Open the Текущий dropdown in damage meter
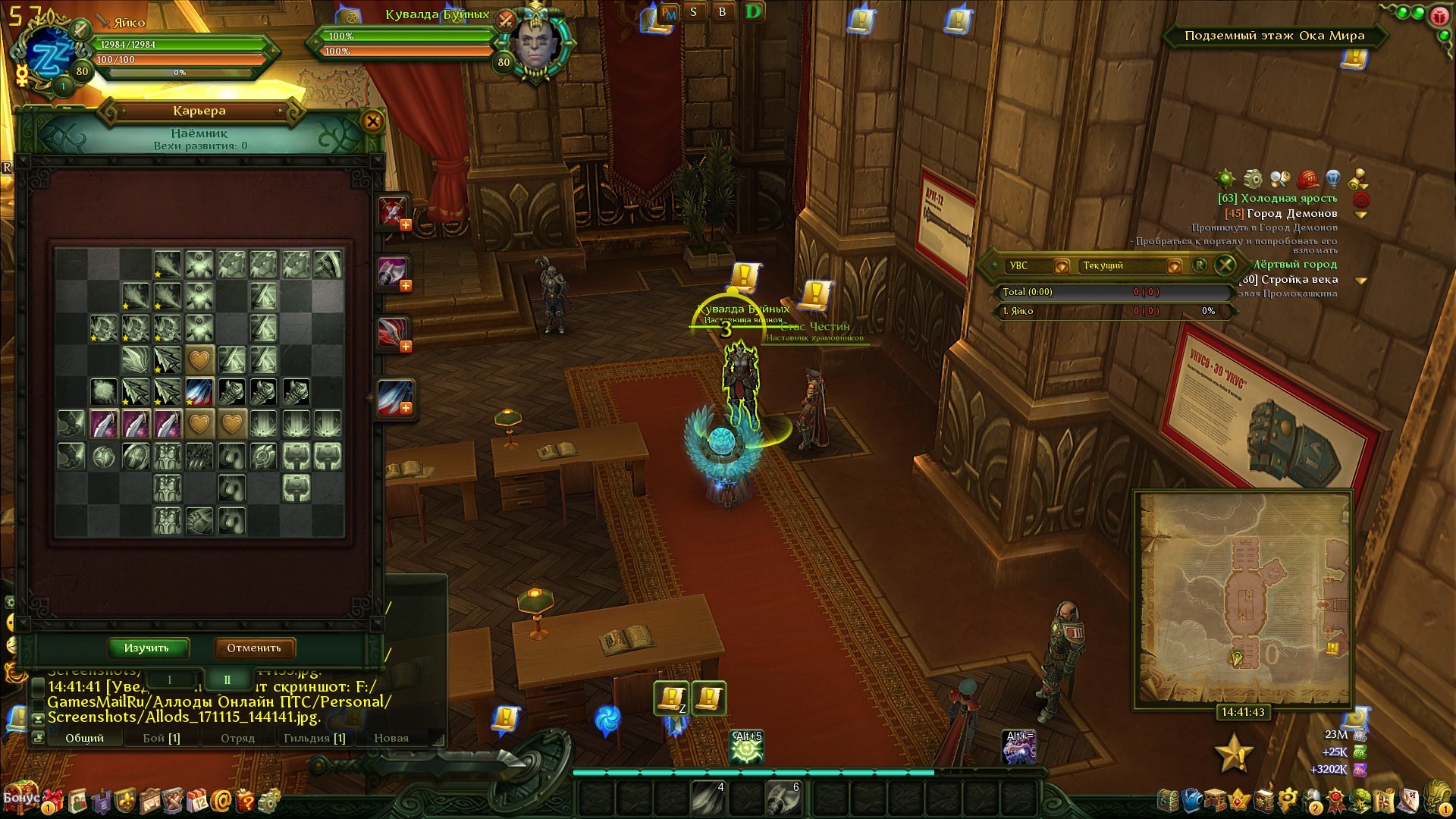Screen dimensions: 1456x819 coord(1173,266)
